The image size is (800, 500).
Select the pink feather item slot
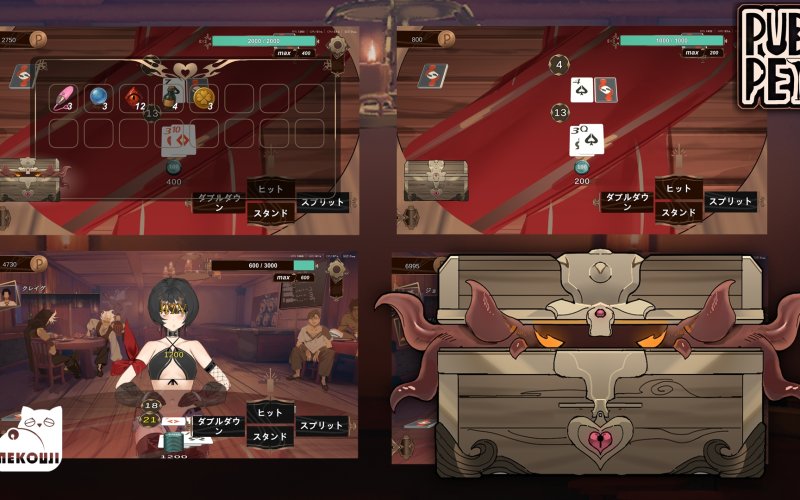pos(66,97)
